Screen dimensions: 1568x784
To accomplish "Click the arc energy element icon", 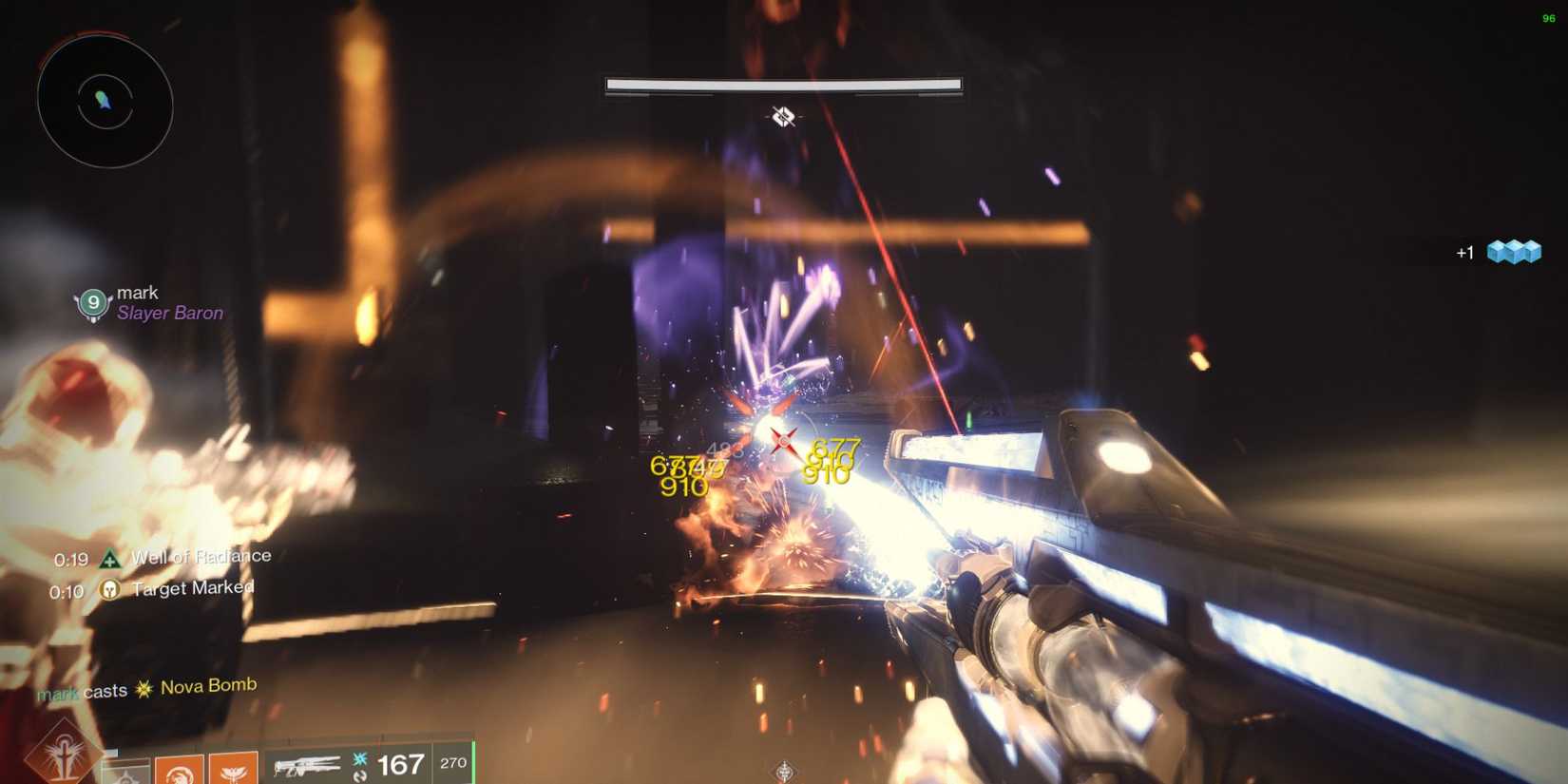I will (360, 759).
